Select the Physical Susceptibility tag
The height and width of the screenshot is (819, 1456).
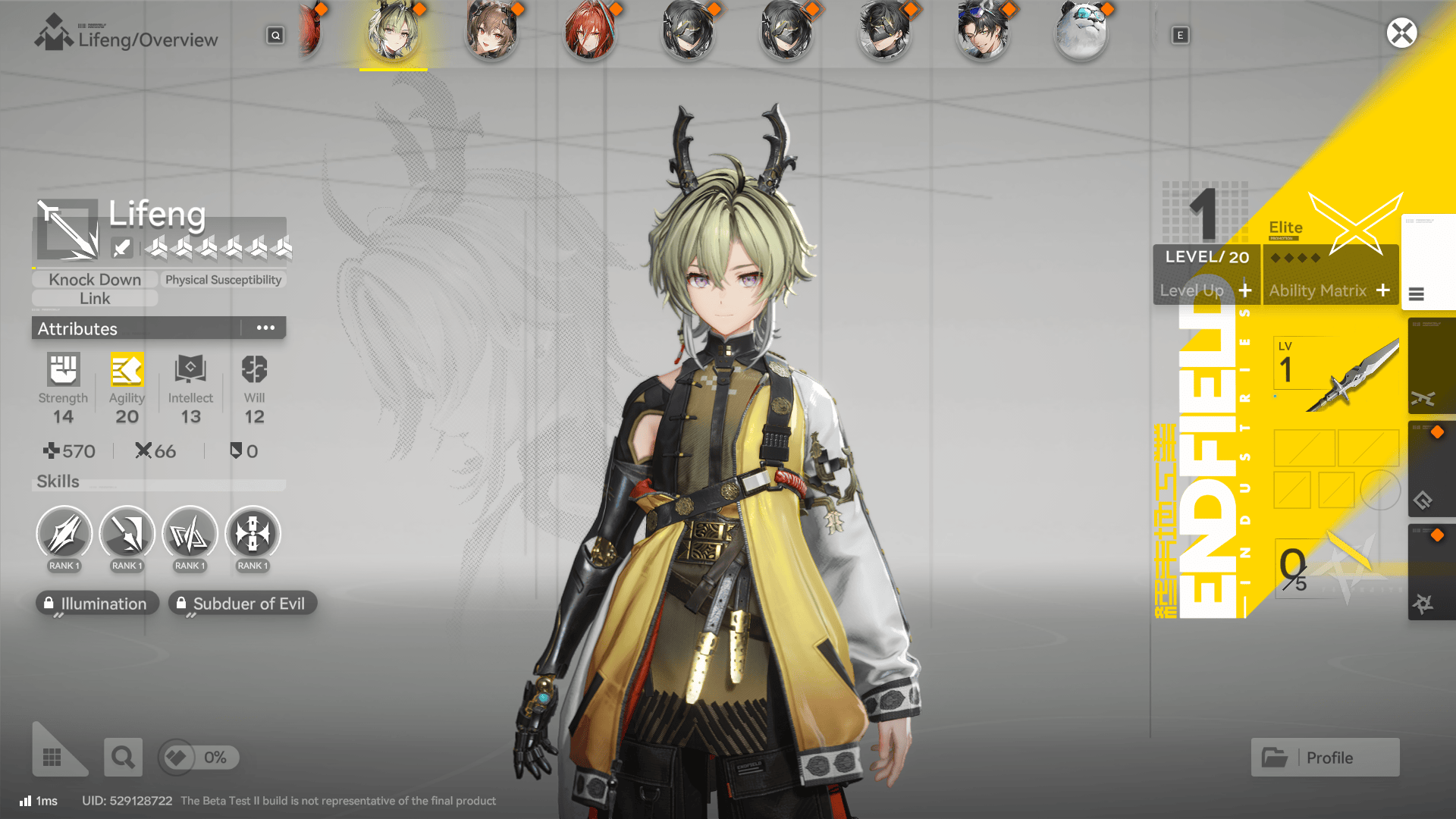pos(224,279)
